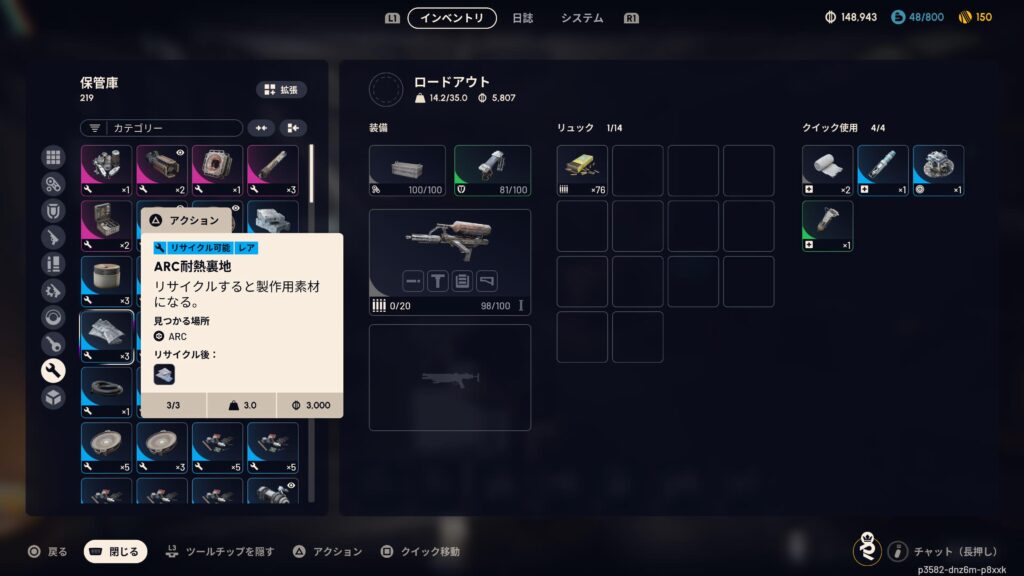Select the equipped primary weapon slot
Viewport: 1024px width, 576px height.
click(450, 262)
